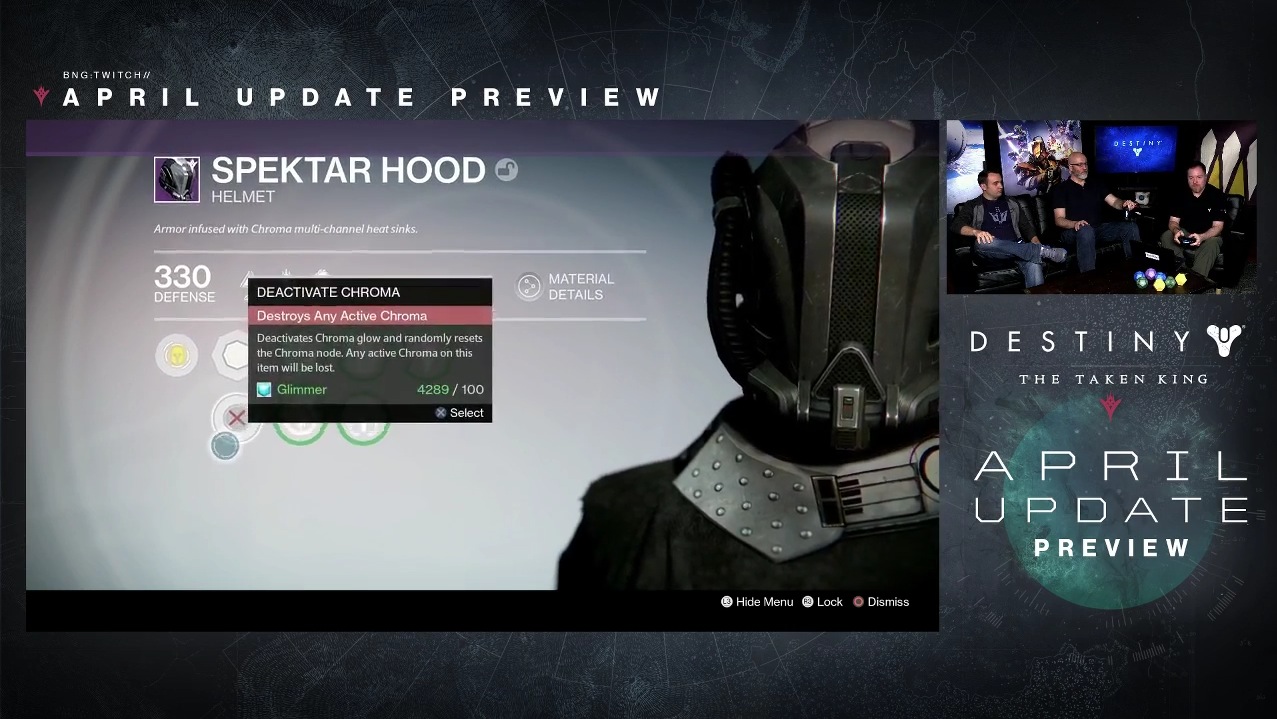Choose the yellow helmet upgrade node
The image size is (1277, 719).
(x=177, y=355)
